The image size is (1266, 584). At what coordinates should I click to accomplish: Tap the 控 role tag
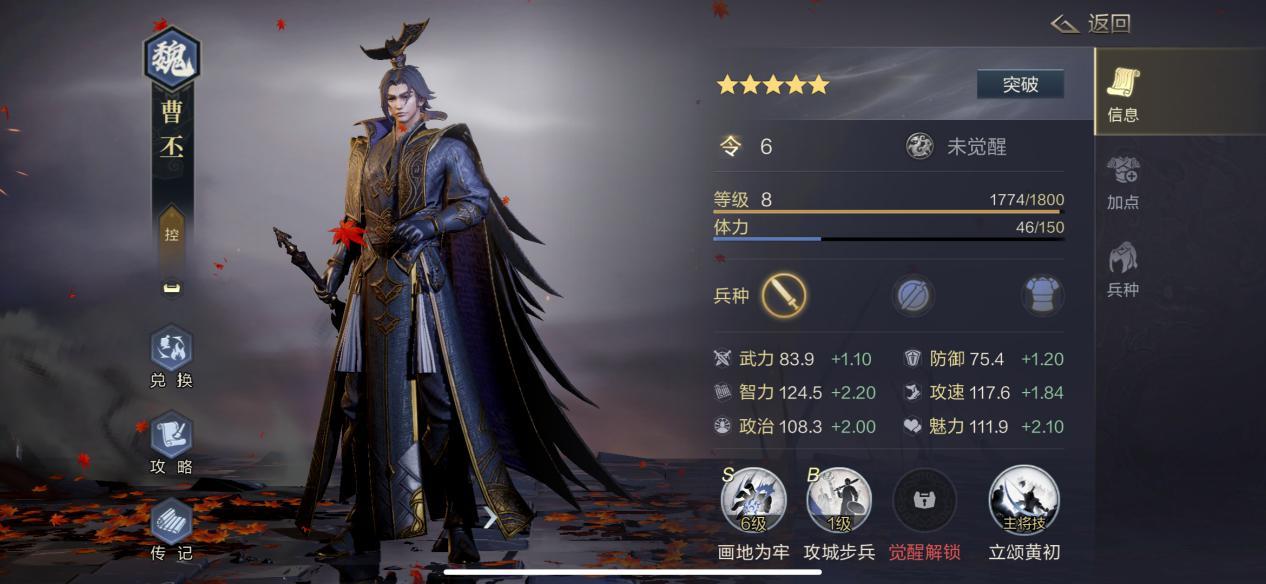(171, 235)
